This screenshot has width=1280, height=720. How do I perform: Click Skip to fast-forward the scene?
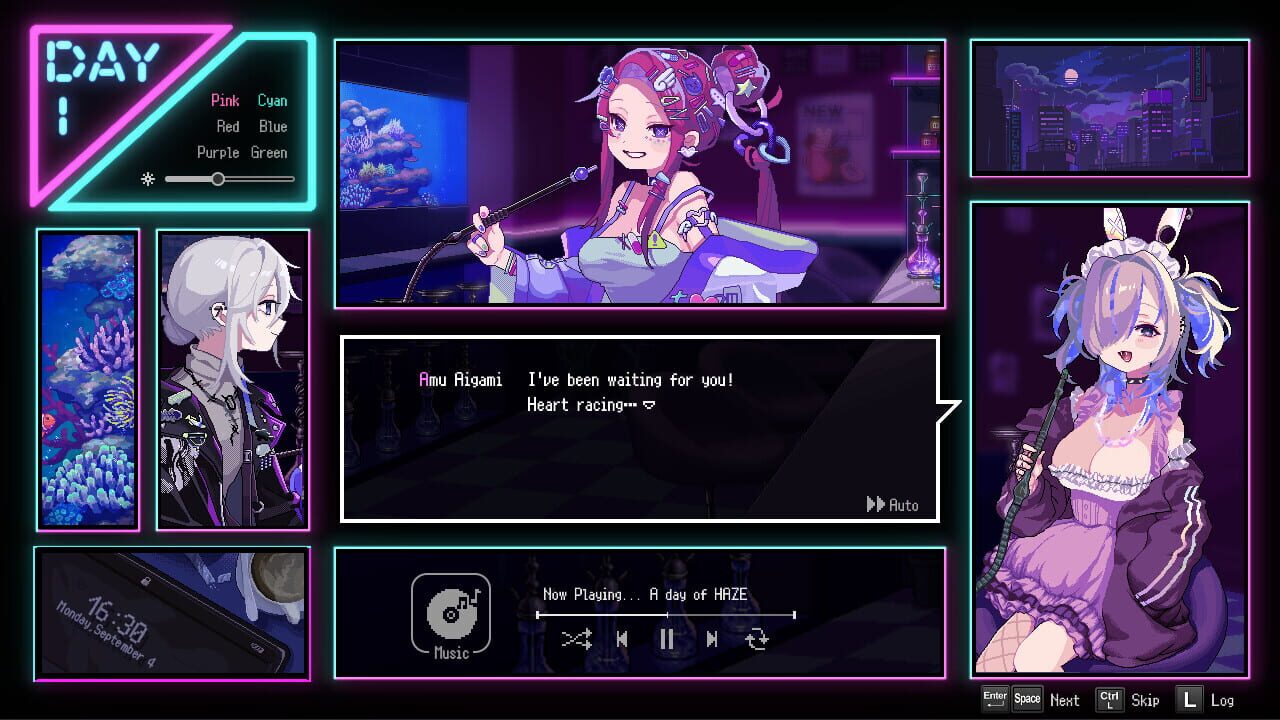(1144, 700)
